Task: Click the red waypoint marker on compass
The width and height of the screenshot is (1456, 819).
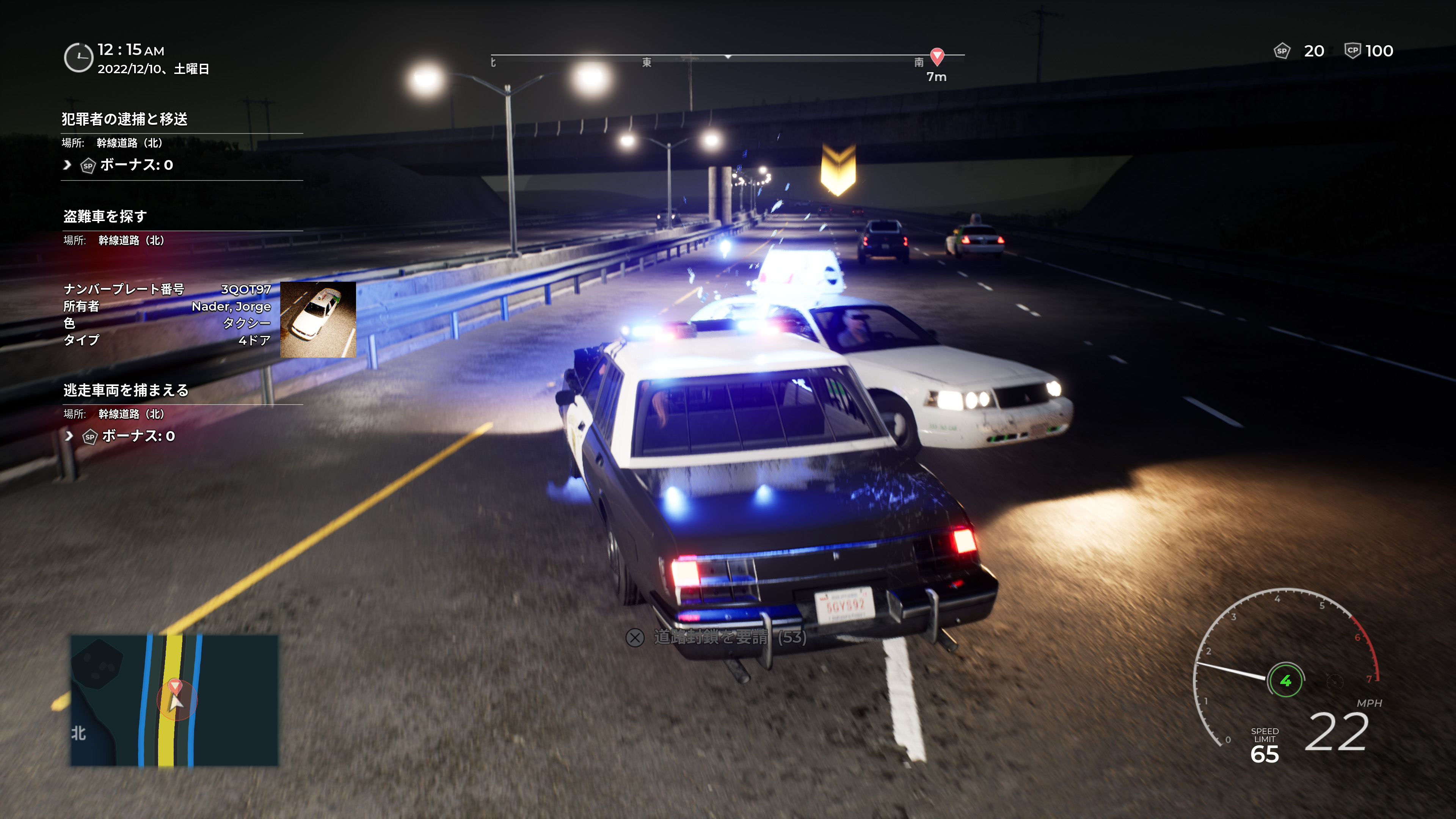Action: click(x=937, y=56)
